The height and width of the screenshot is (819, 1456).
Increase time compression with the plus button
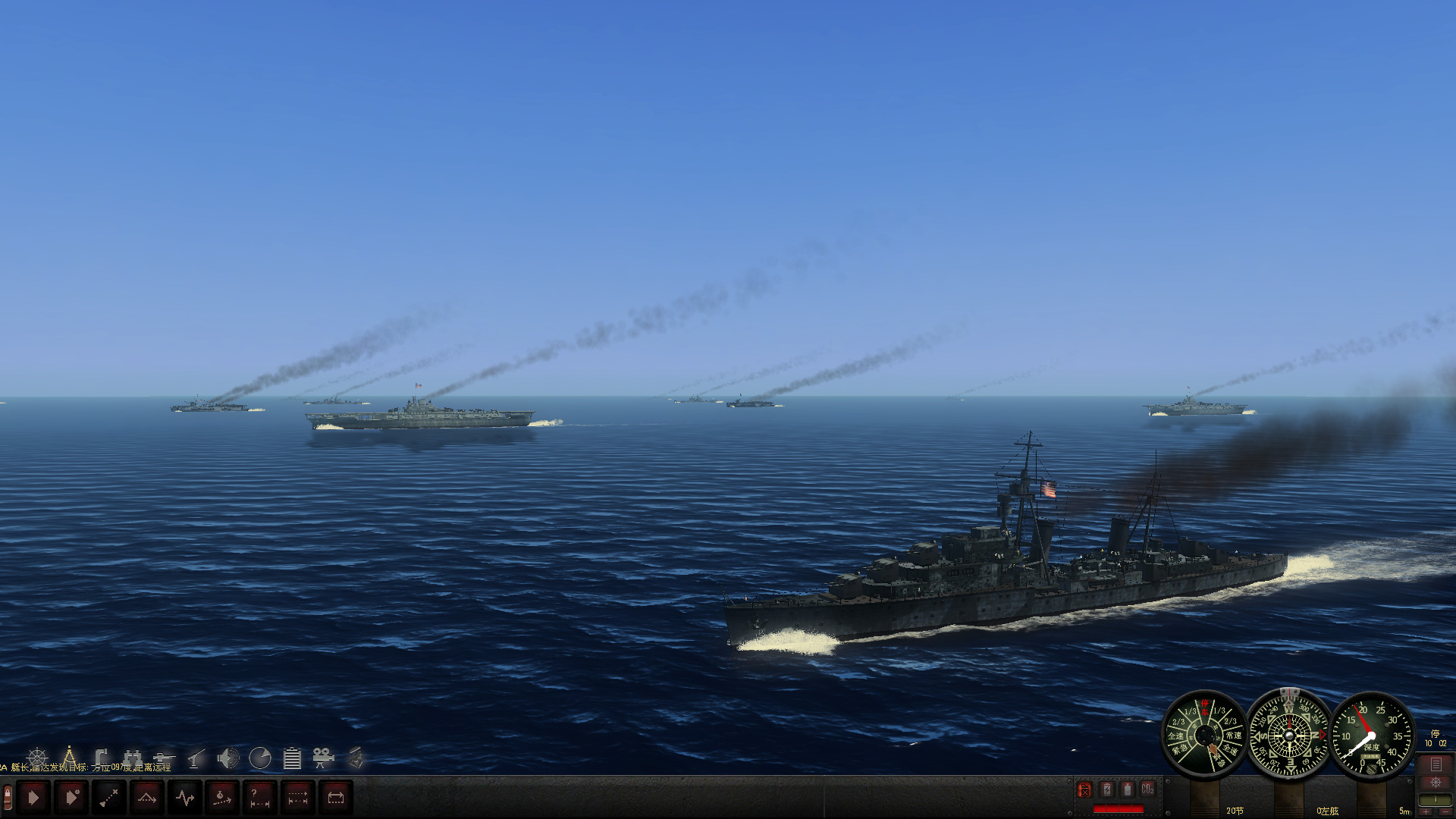coord(1427,812)
